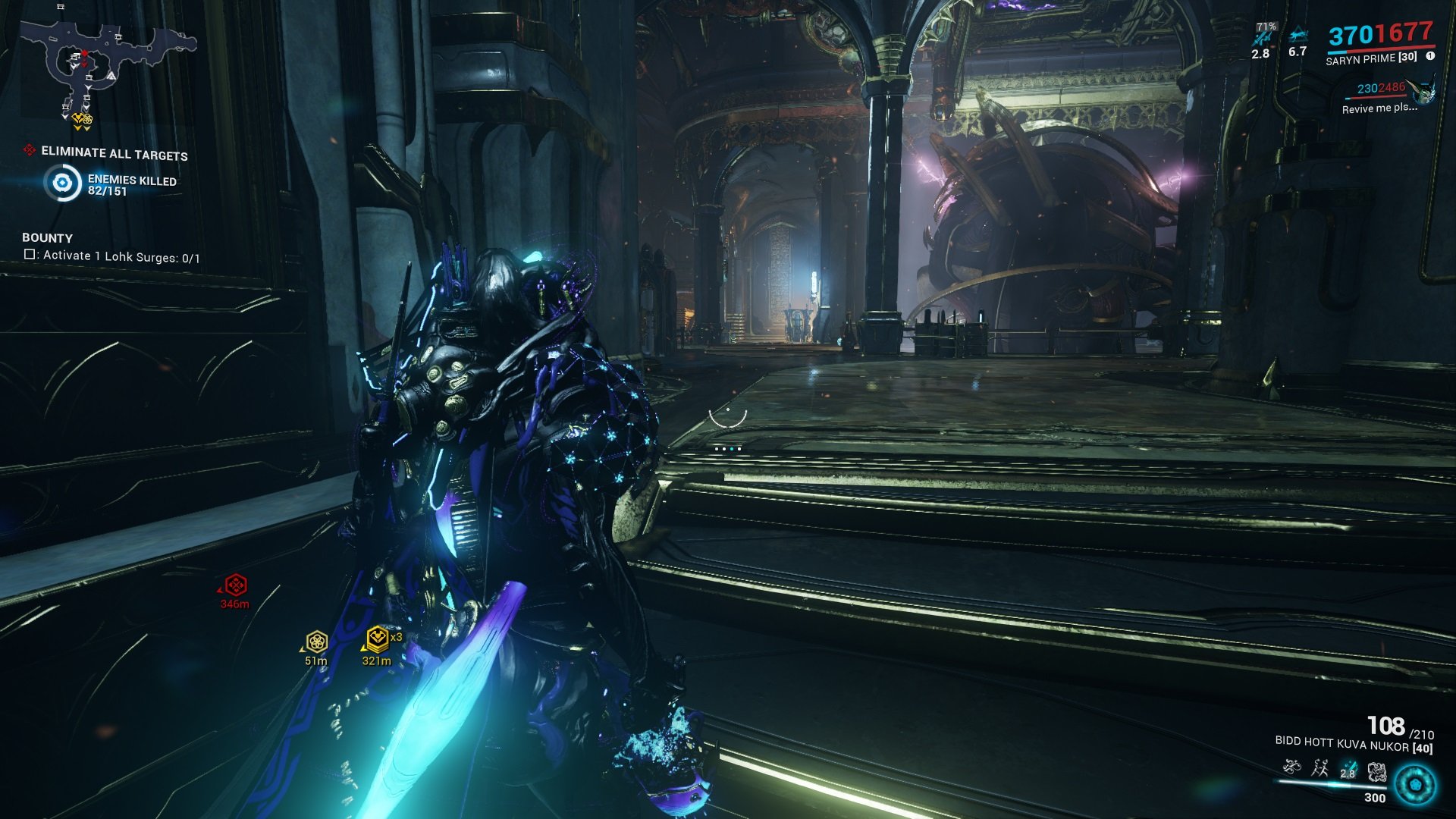Click the 'Revive me pls...' companion name

(x=1380, y=108)
